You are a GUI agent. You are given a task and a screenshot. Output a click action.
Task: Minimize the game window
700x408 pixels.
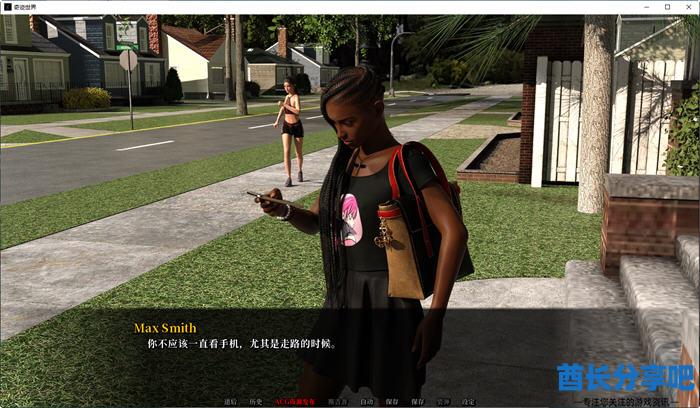[645, 6]
